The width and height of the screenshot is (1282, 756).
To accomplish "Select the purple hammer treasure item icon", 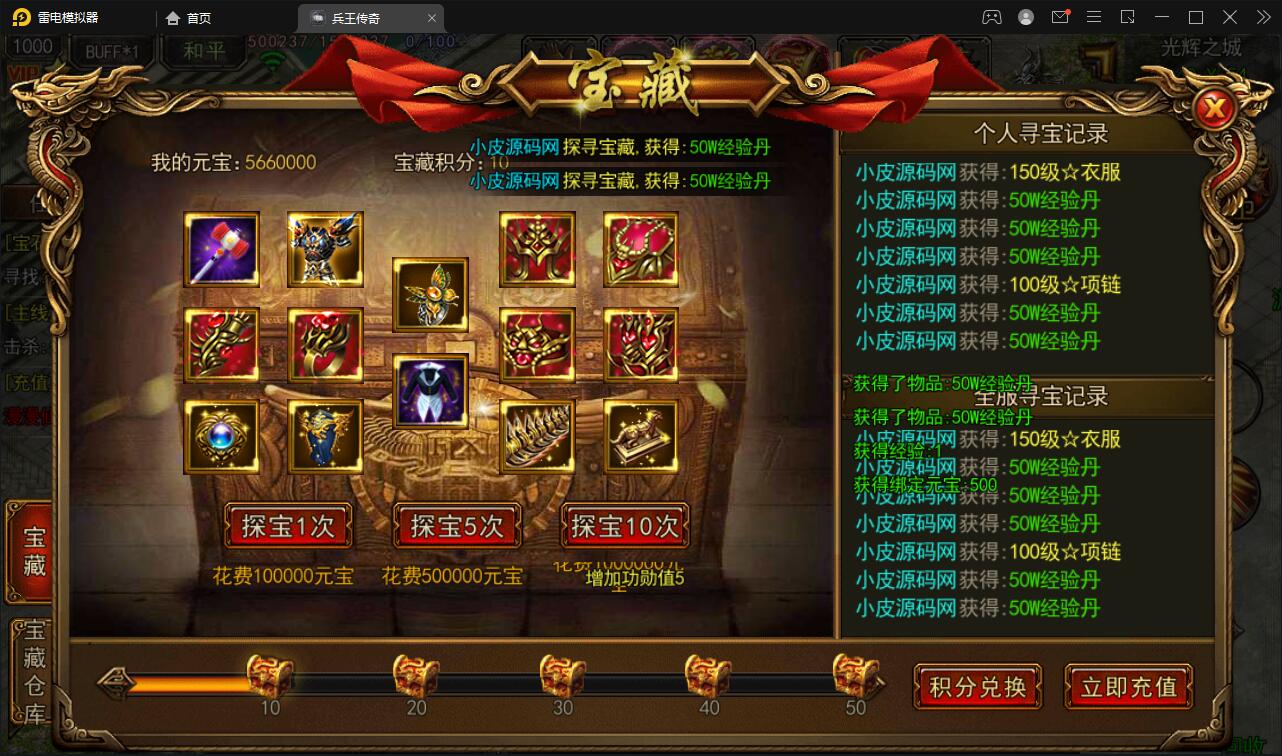I will tap(221, 247).
